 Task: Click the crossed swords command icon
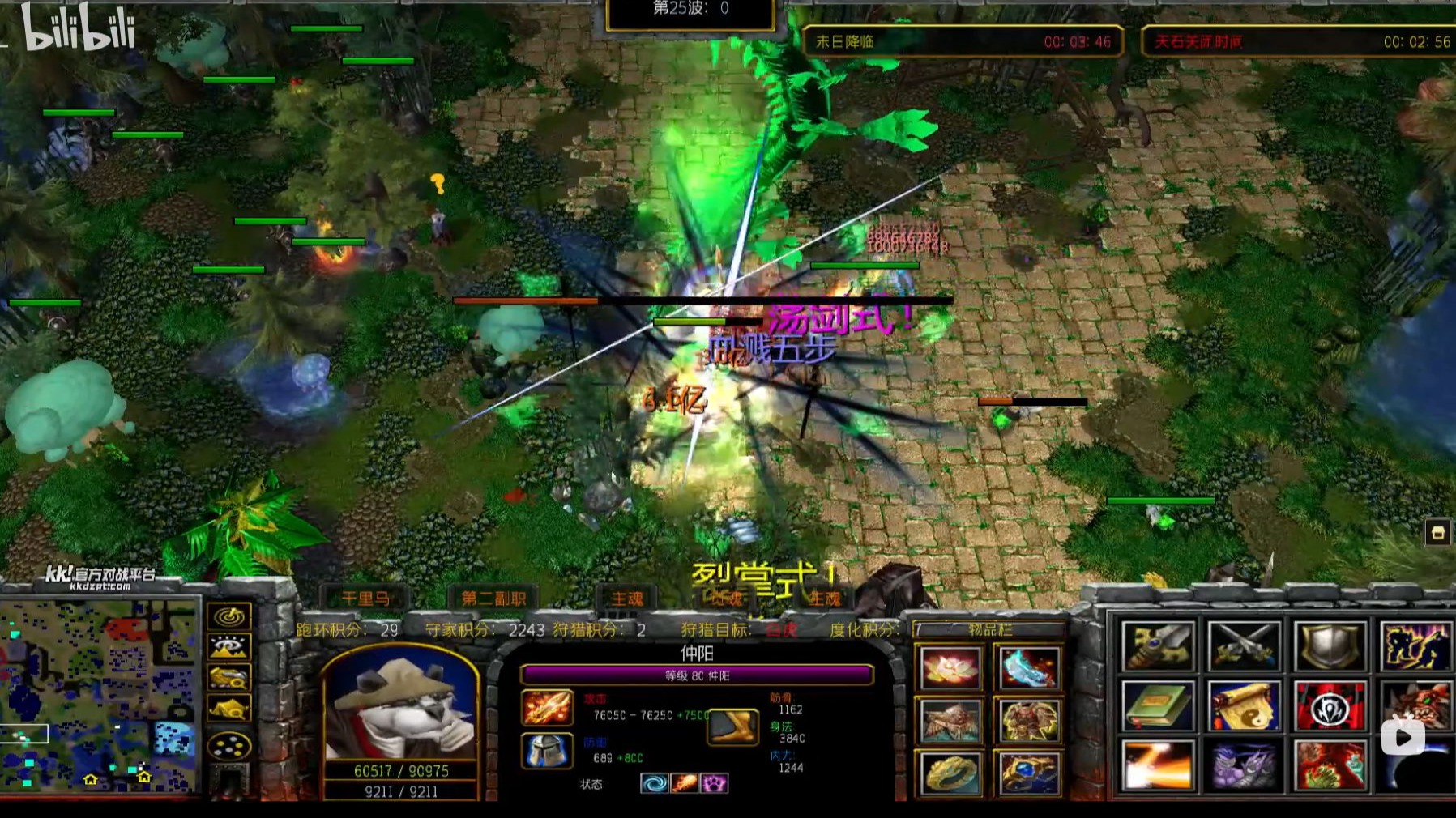1244,646
